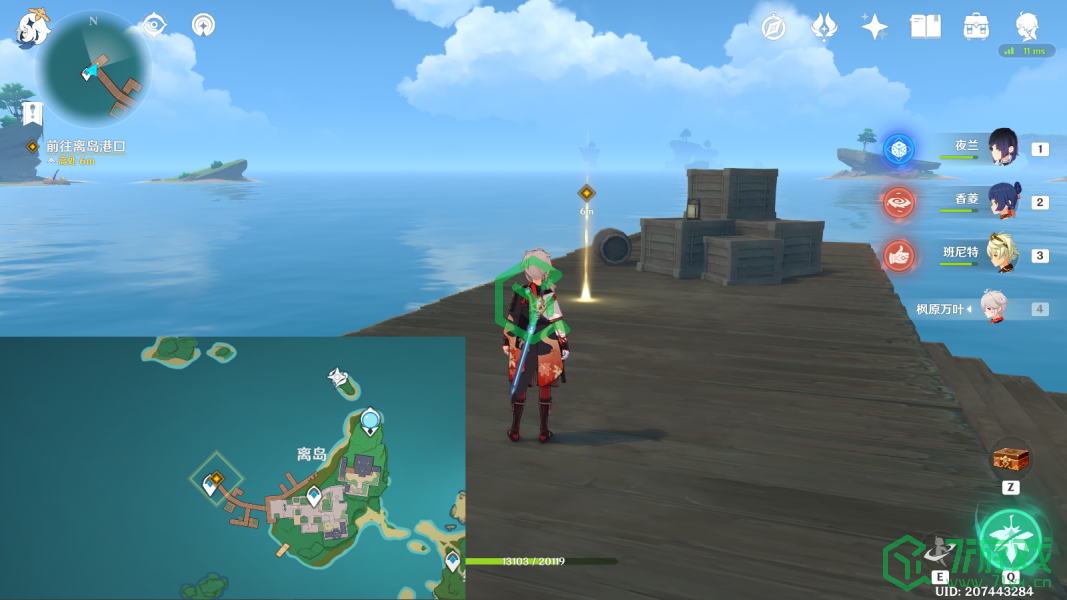Image resolution: width=1067 pixels, height=600 pixels.
Task: Open the inventory backpack
Action: [976, 27]
